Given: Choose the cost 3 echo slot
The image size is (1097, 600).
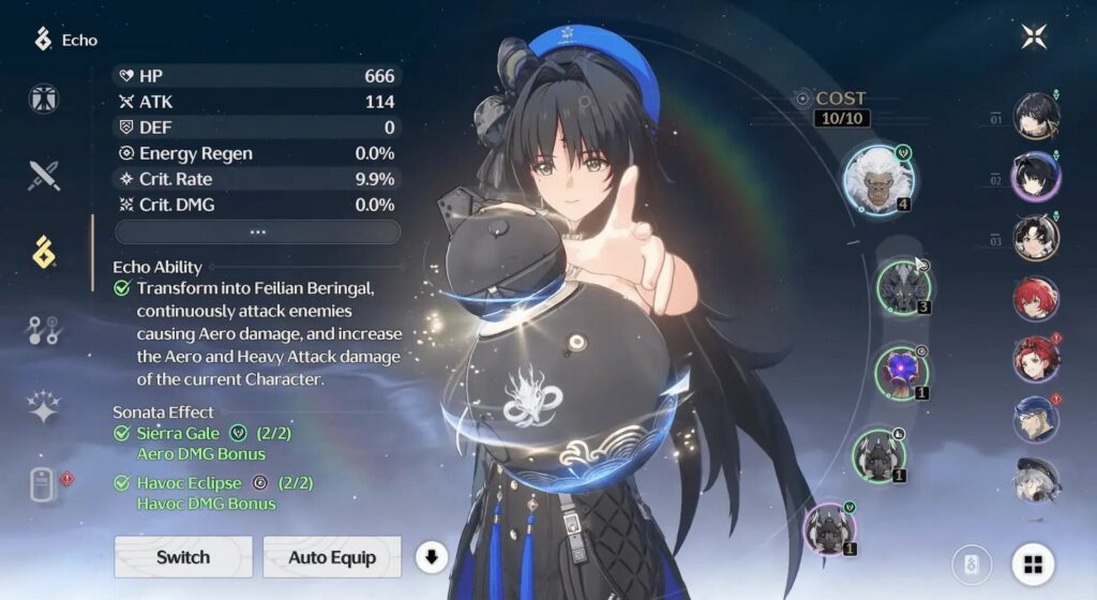Looking at the screenshot, I should pos(903,287).
